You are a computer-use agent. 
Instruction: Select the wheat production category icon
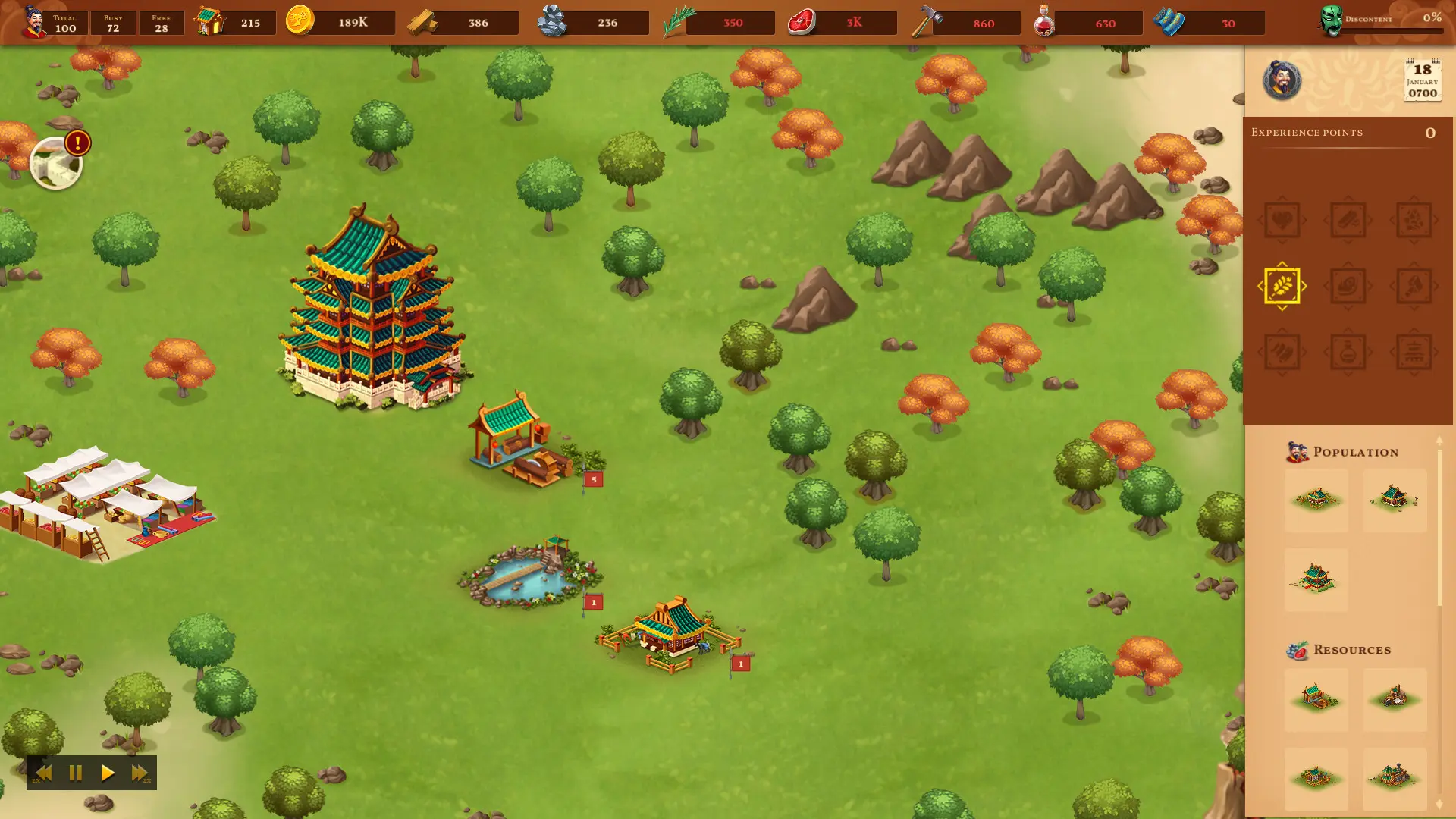[1282, 287]
